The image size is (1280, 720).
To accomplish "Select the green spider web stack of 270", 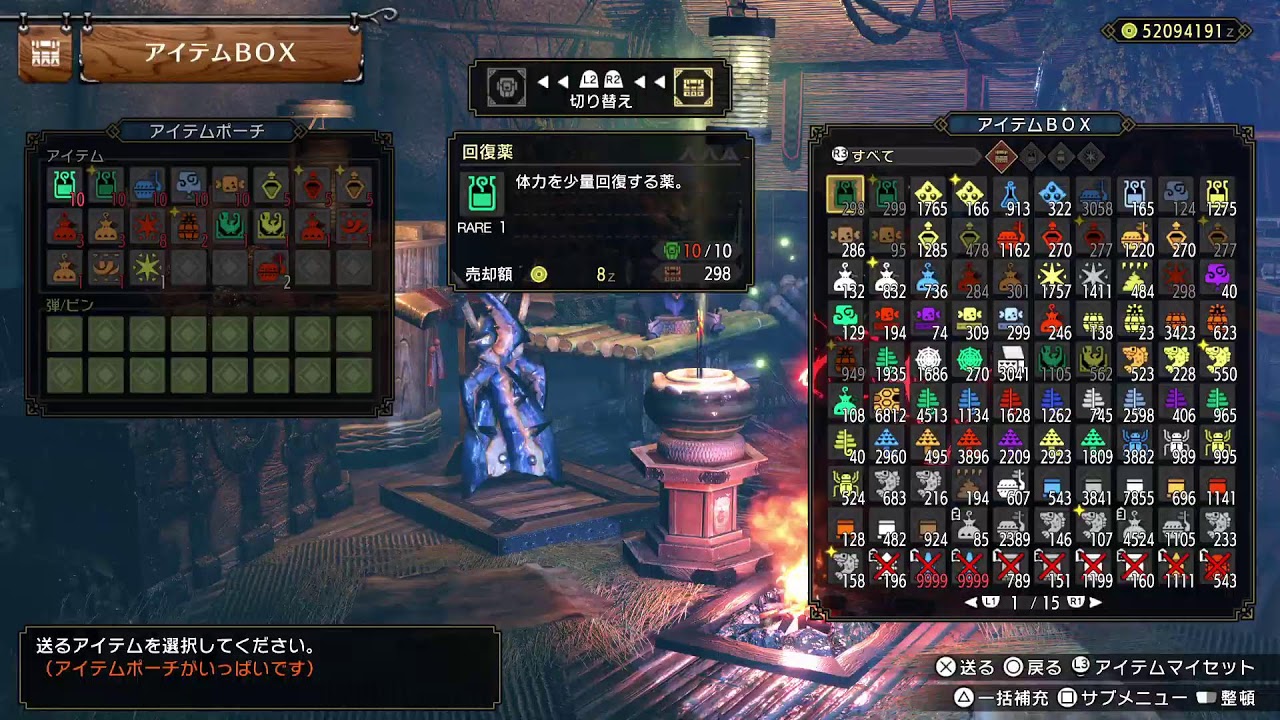I will point(970,361).
